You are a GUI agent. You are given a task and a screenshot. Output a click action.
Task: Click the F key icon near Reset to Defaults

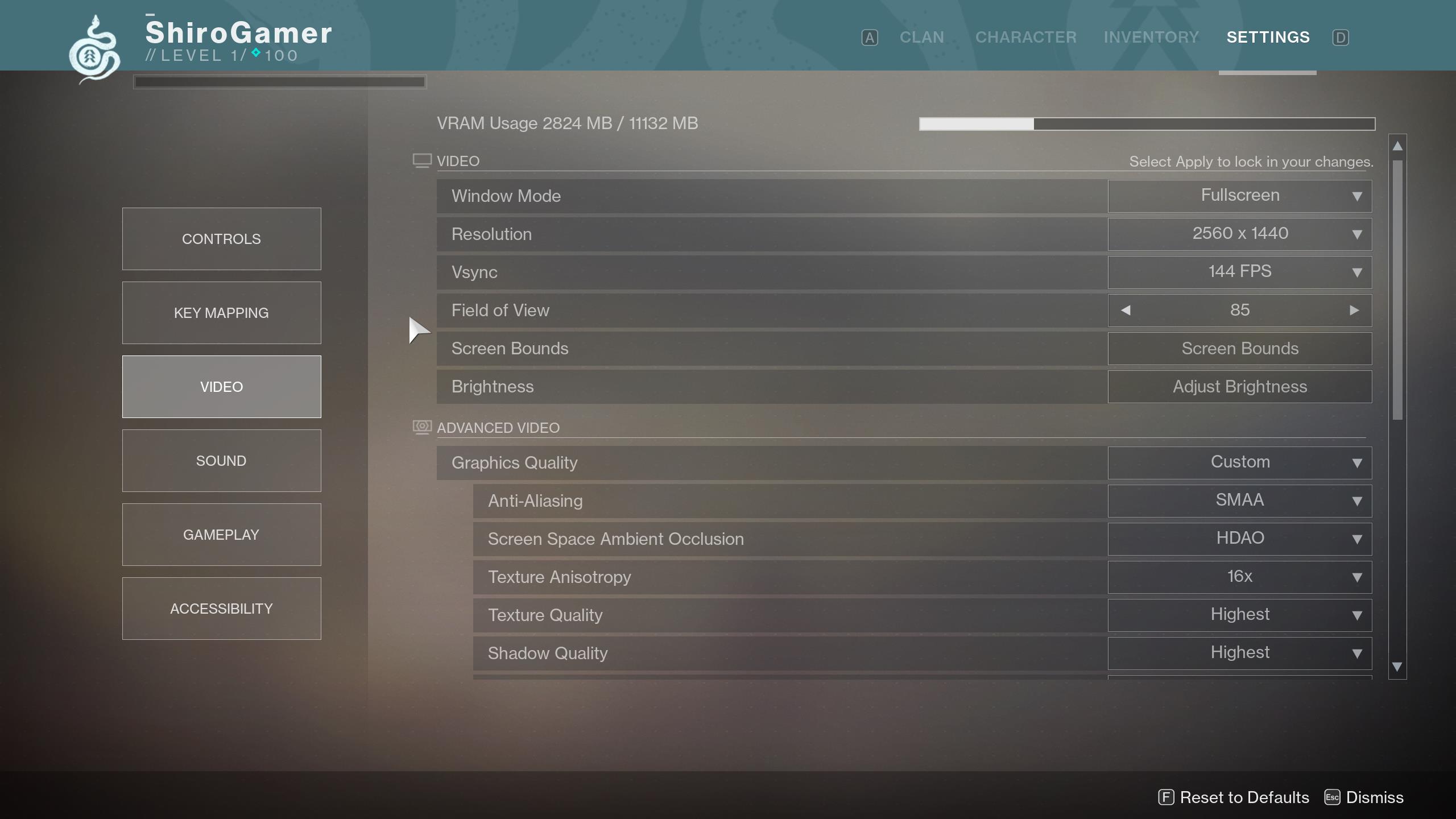[1166, 797]
